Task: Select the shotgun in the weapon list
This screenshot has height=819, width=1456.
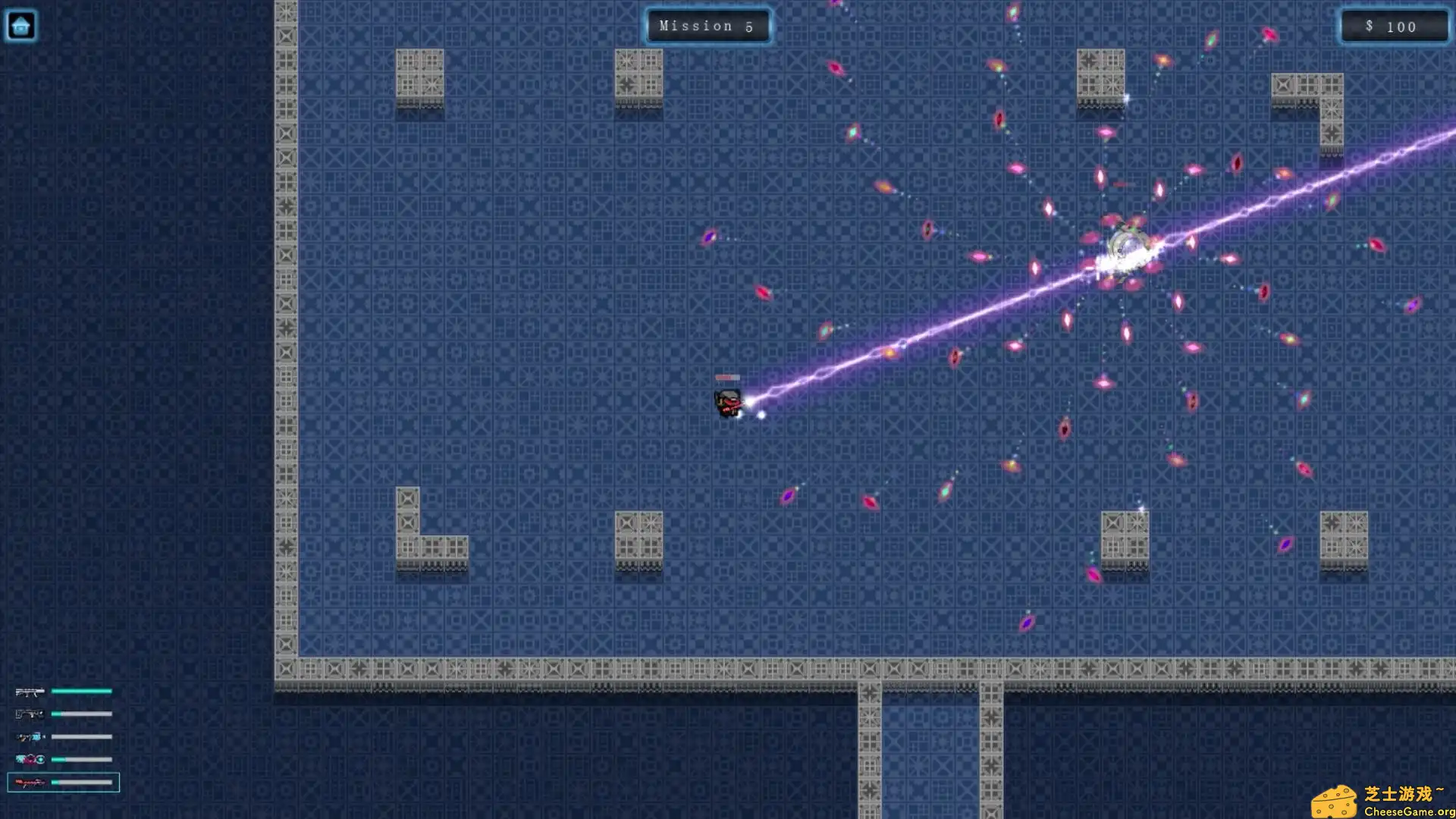Action: point(28,714)
